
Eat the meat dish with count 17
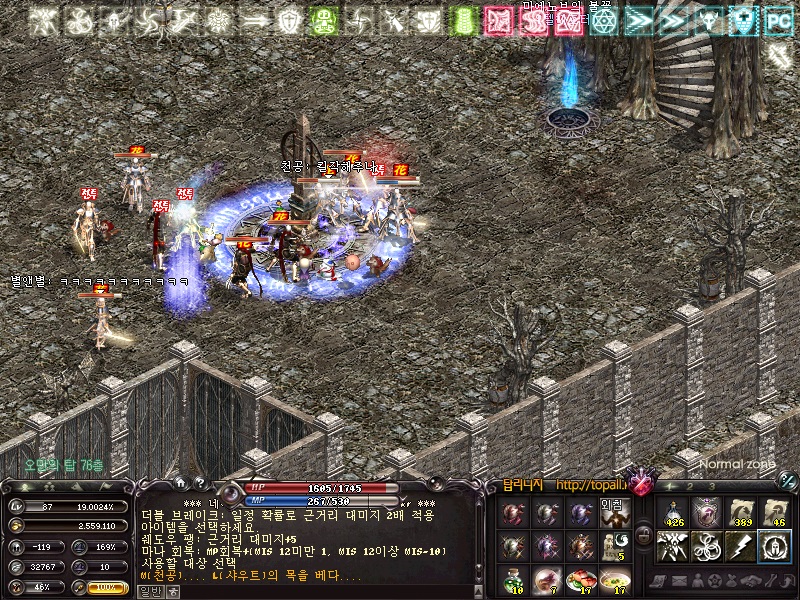pyautogui.click(x=581, y=579)
